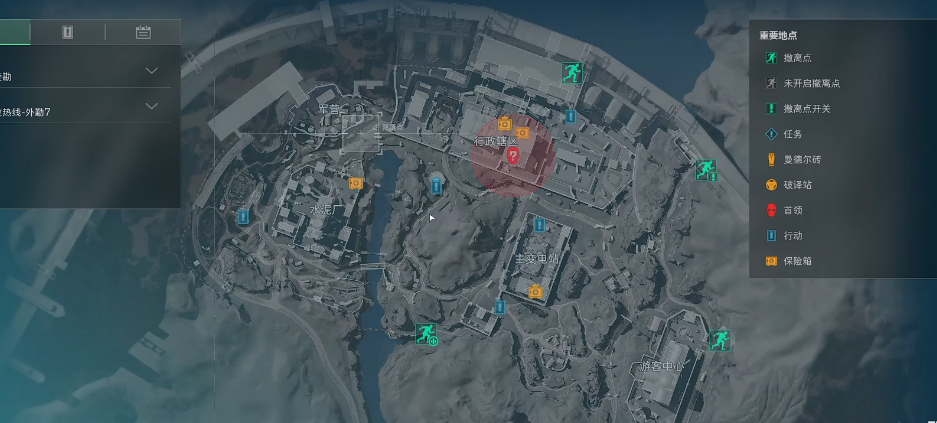Select the 保险箱 legend entry

pyautogui.click(x=796, y=261)
